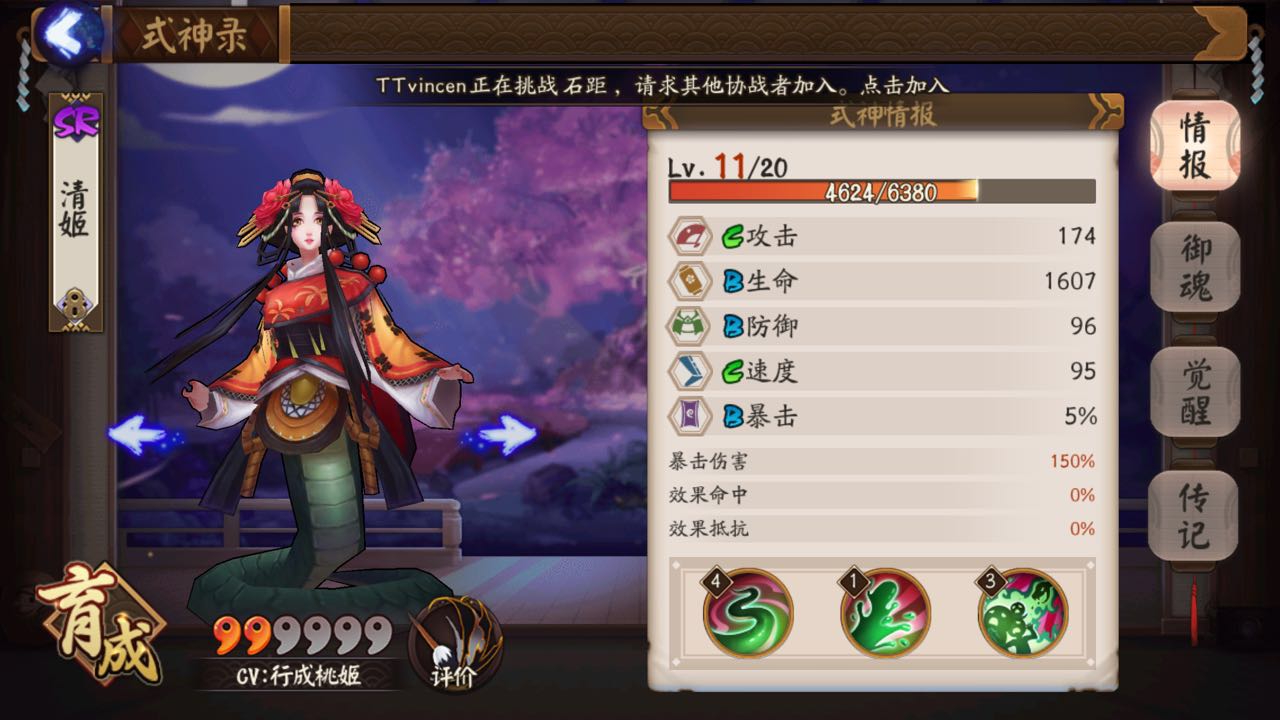1280x720 pixels.
Task: Click the 生命 health stat icon
Action: point(689,281)
